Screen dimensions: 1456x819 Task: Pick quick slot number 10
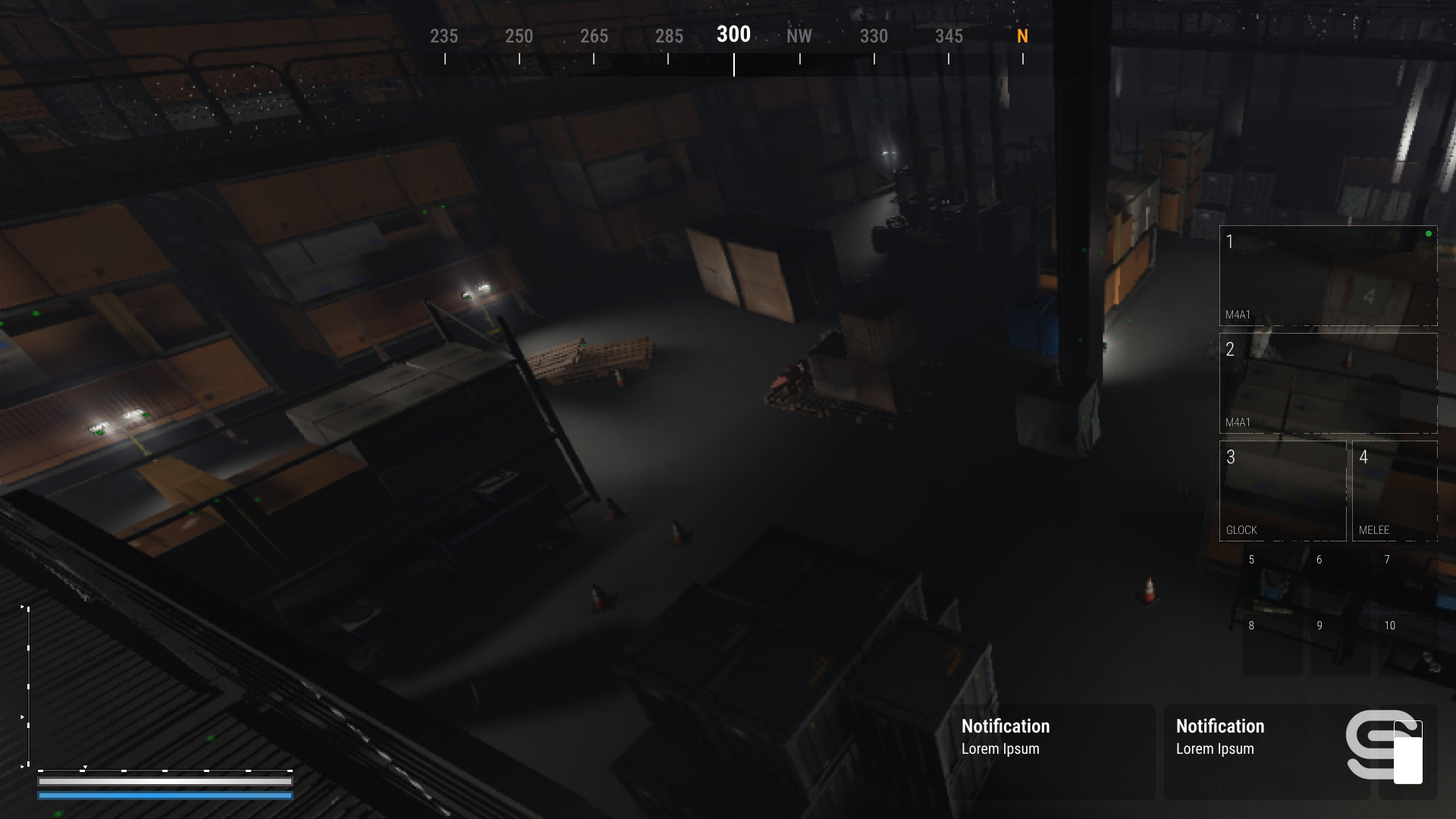click(1407, 647)
